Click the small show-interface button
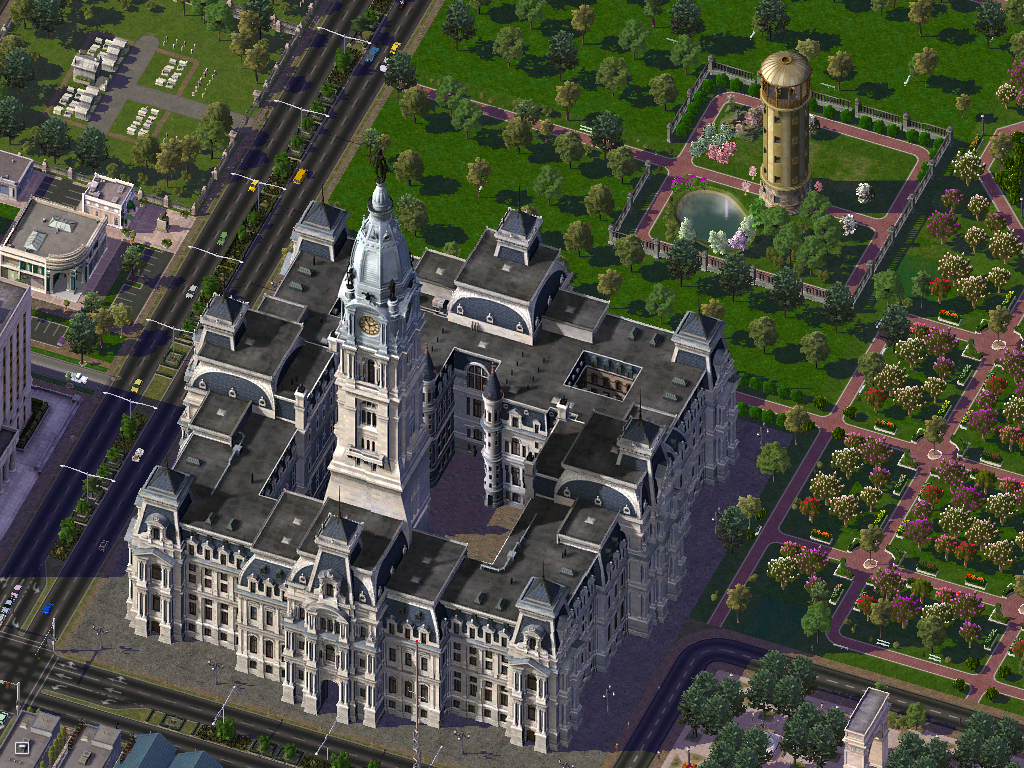 (x=21, y=746)
